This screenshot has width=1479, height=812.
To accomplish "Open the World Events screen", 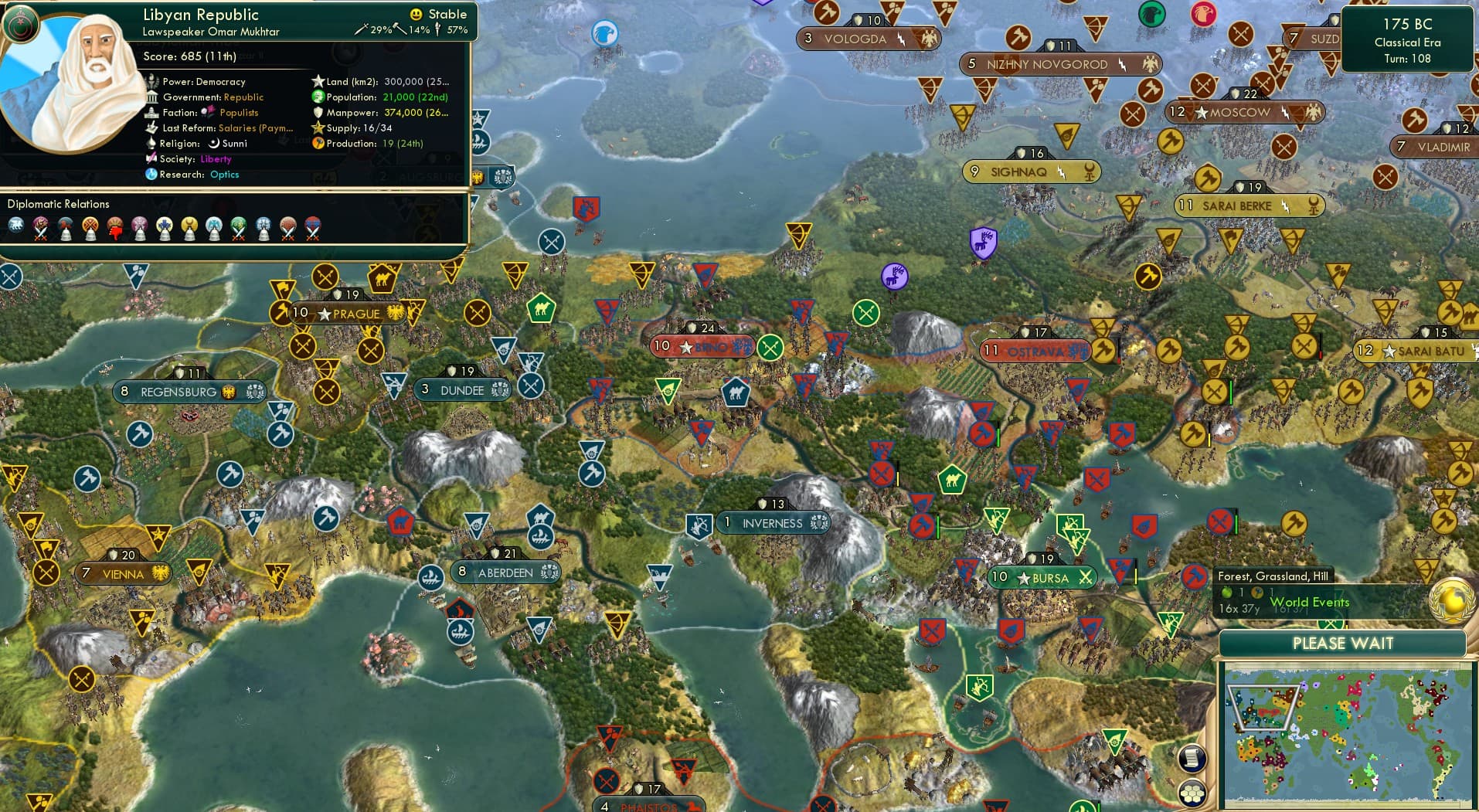I will click(1311, 602).
